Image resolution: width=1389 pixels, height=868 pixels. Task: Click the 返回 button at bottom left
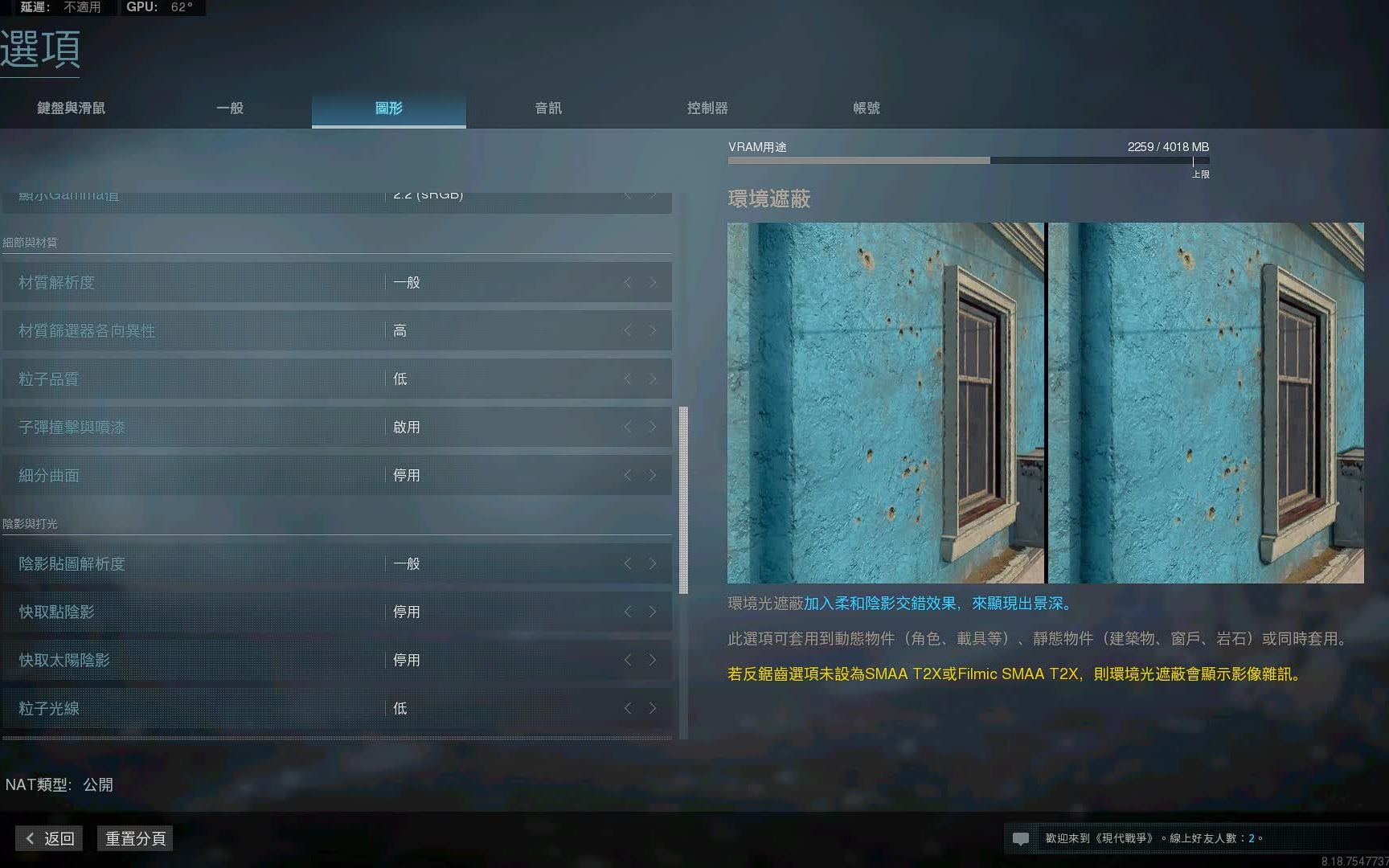click(48, 838)
